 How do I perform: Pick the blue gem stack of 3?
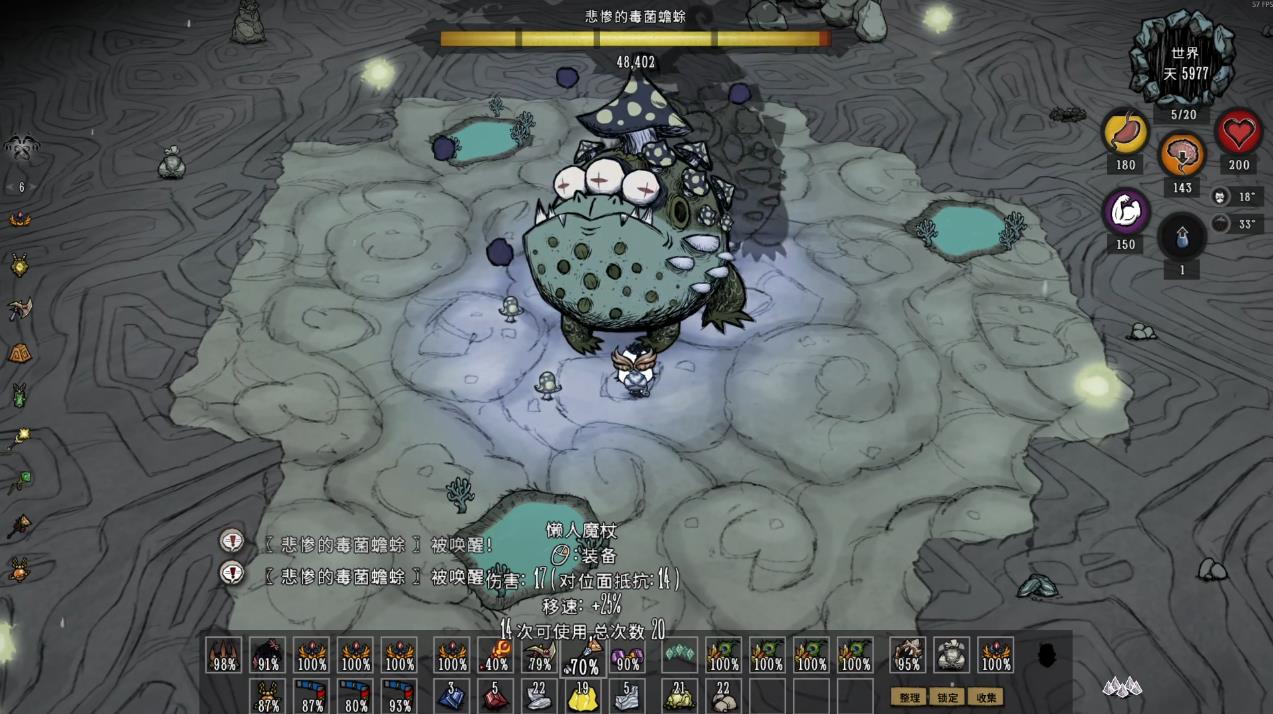(452, 696)
